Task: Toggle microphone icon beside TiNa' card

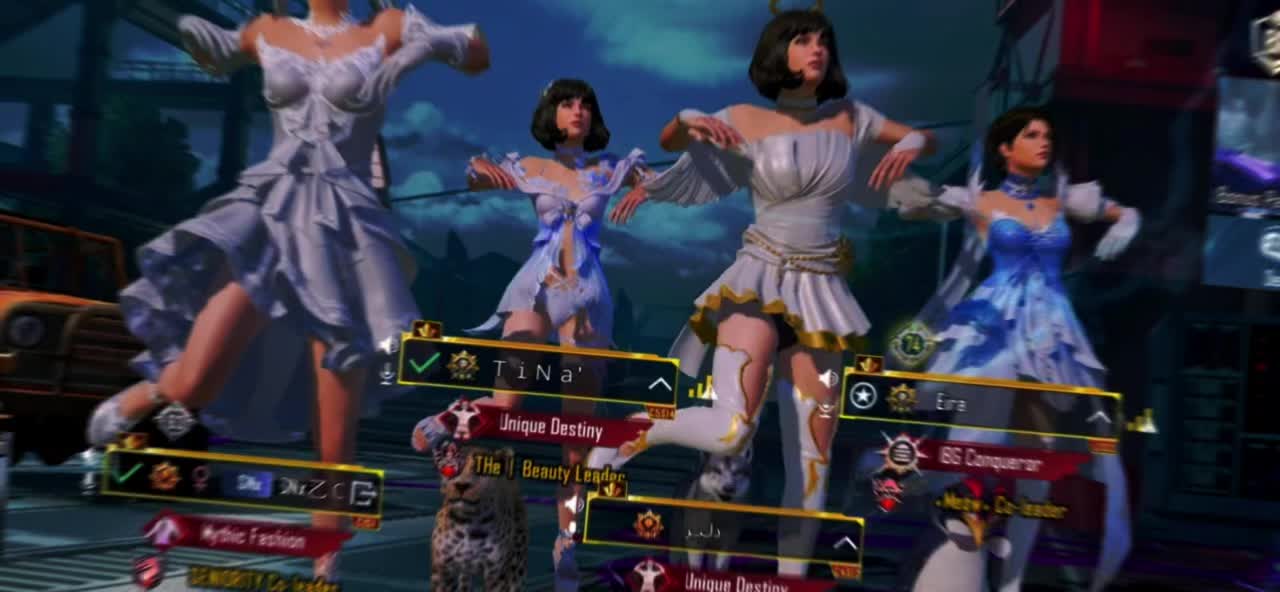Action: [x=387, y=372]
